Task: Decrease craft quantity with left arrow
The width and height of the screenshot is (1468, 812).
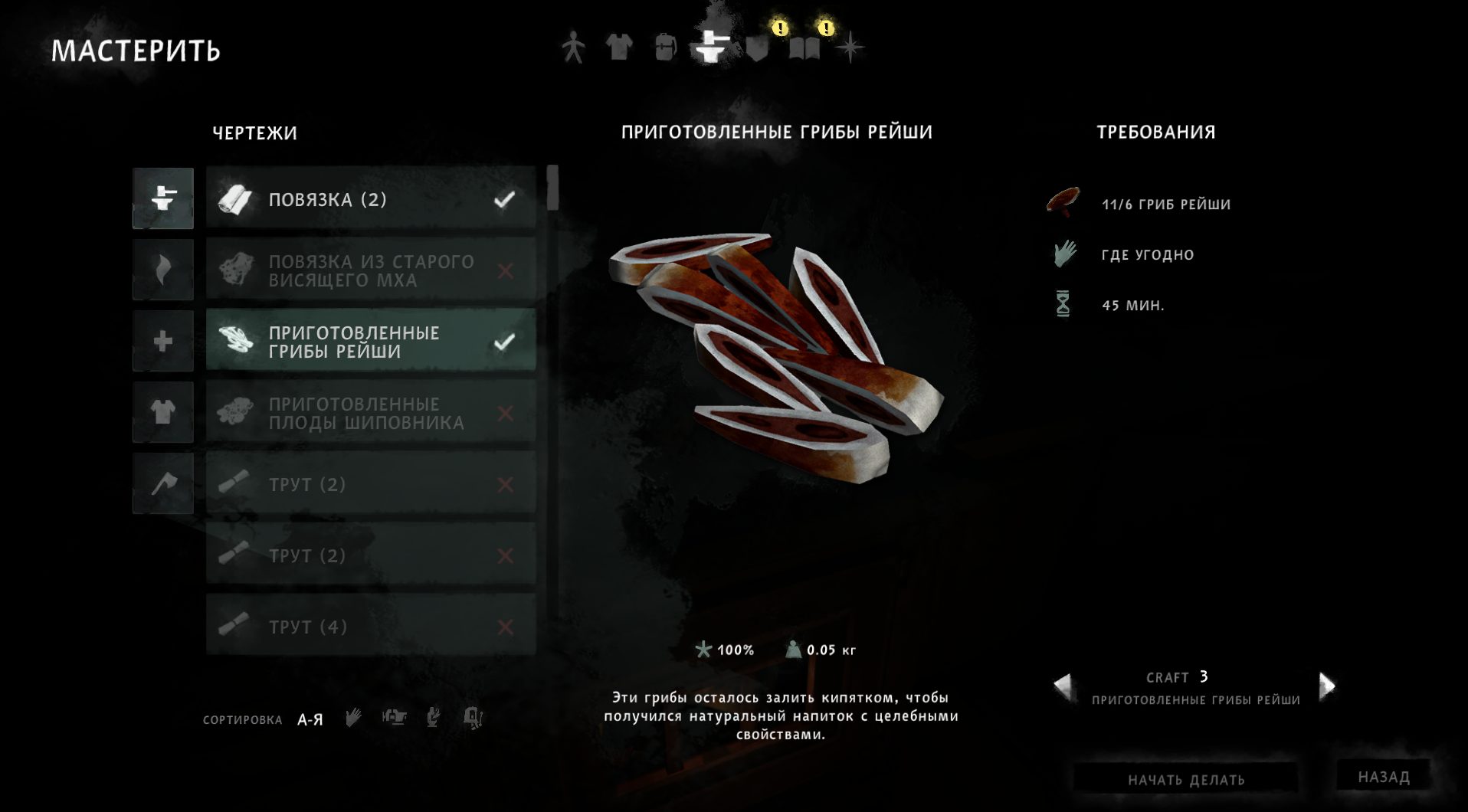Action: tap(1063, 686)
